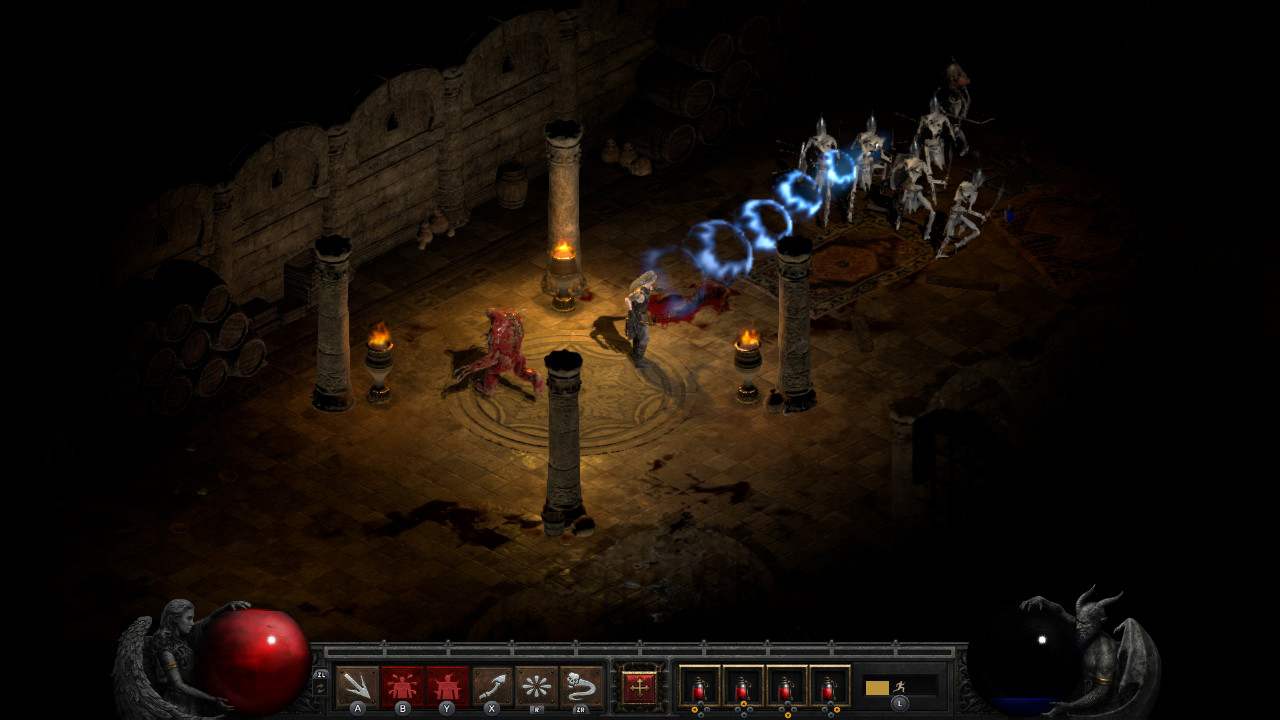
Task: Activate the red summon skill bound to Y
Action: (x=445, y=683)
